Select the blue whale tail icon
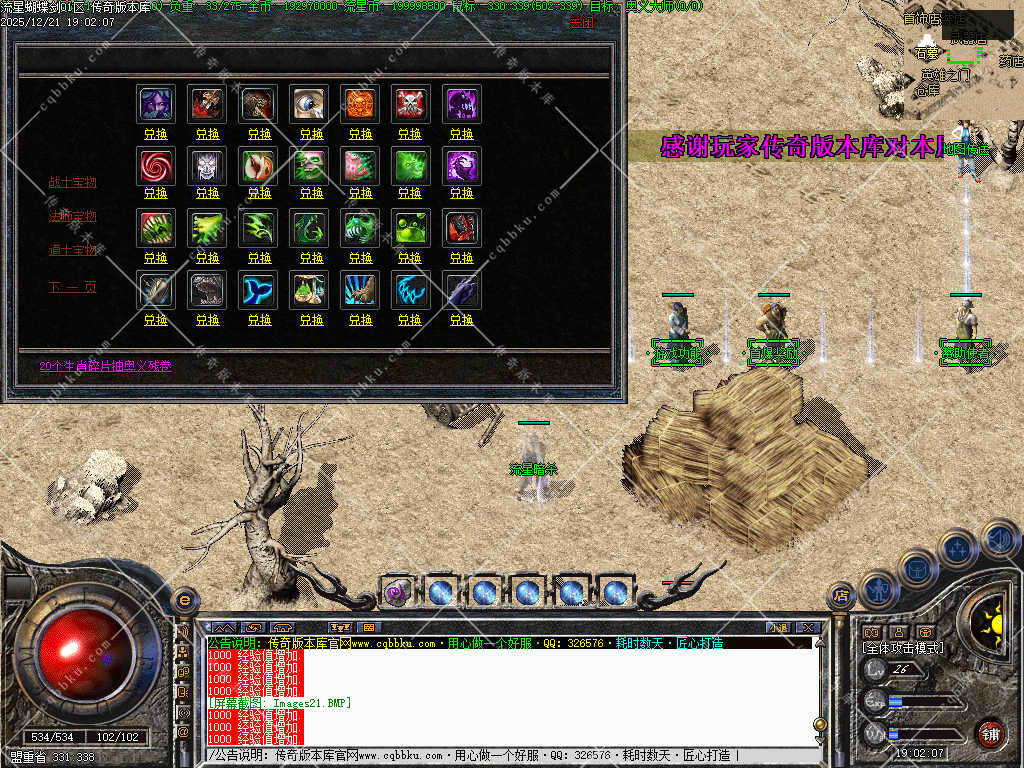Screen dimensions: 1024x768 (258, 290)
